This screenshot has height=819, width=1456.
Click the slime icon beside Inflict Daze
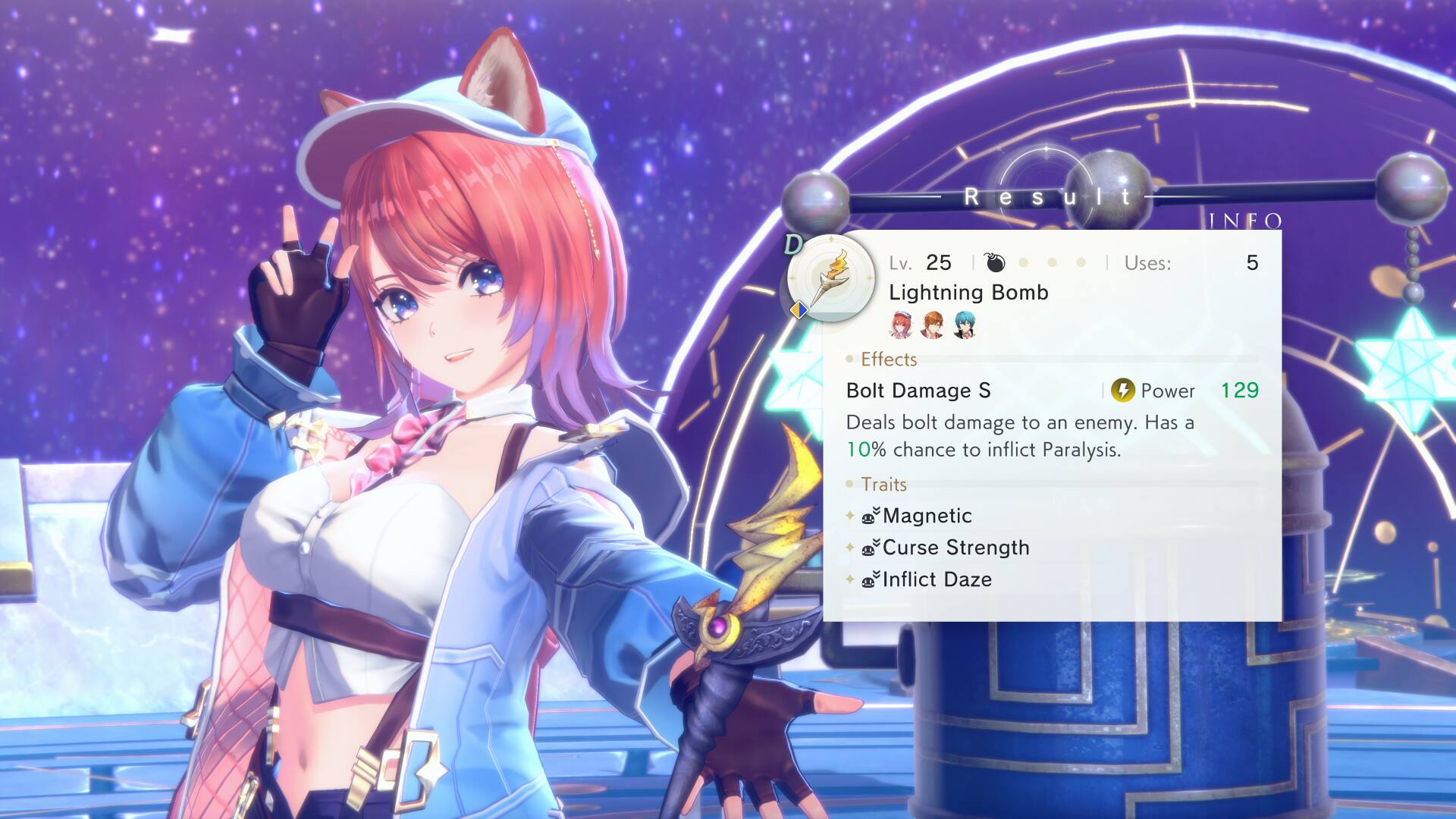tap(869, 579)
